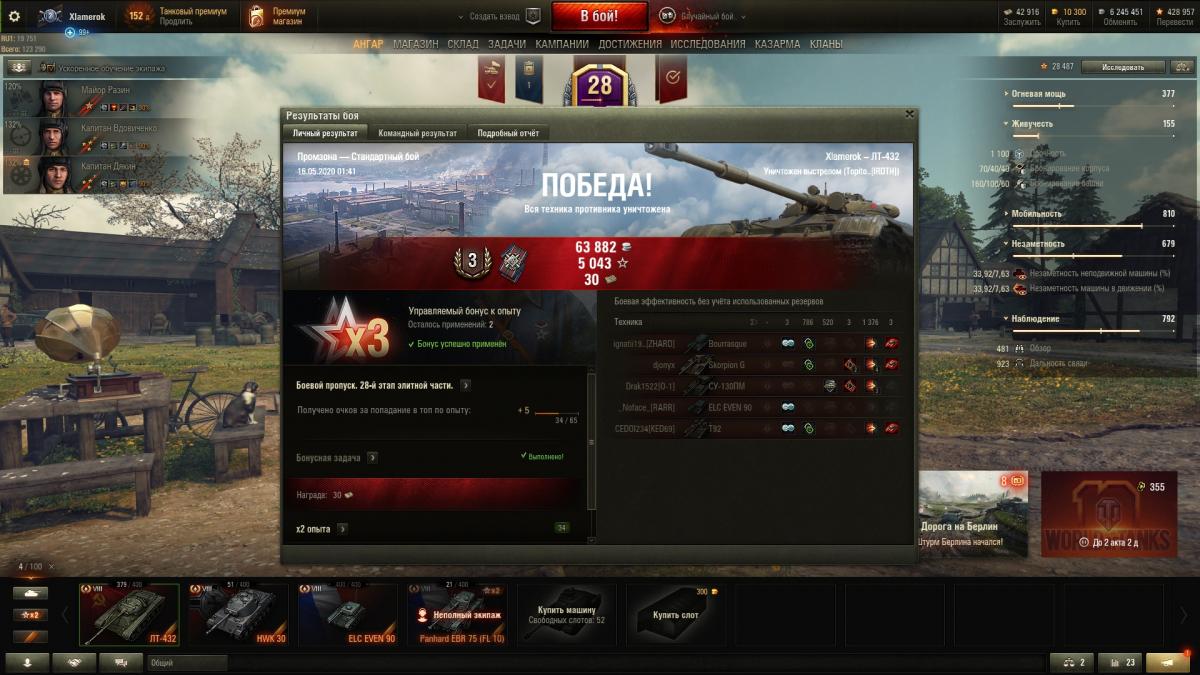Image resolution: width=1200 pixels, height=675 pixels.
Task: Close the battle results window
Action: pos(909,114)
